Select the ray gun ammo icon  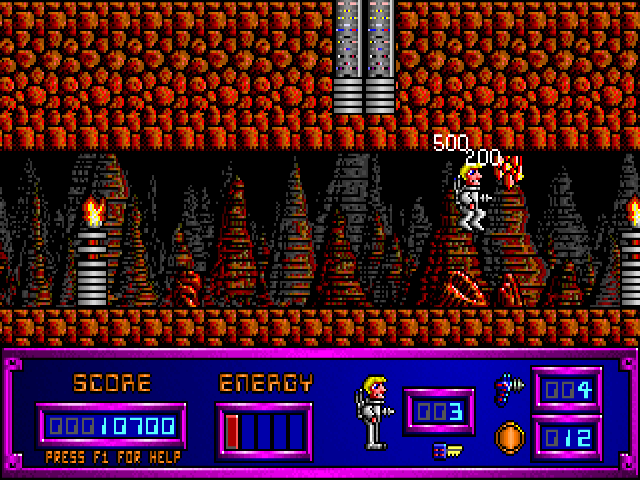(507, 387)
